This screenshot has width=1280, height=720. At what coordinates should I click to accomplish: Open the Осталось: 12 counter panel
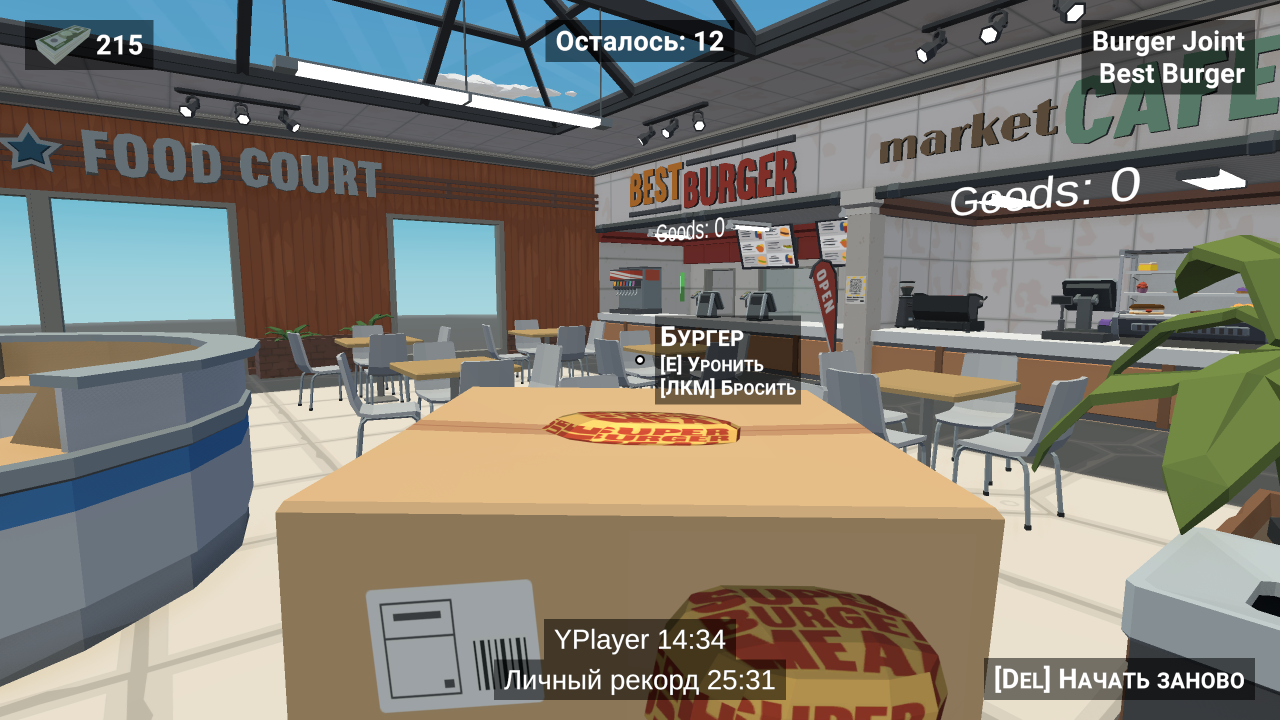tap(638, 42)
